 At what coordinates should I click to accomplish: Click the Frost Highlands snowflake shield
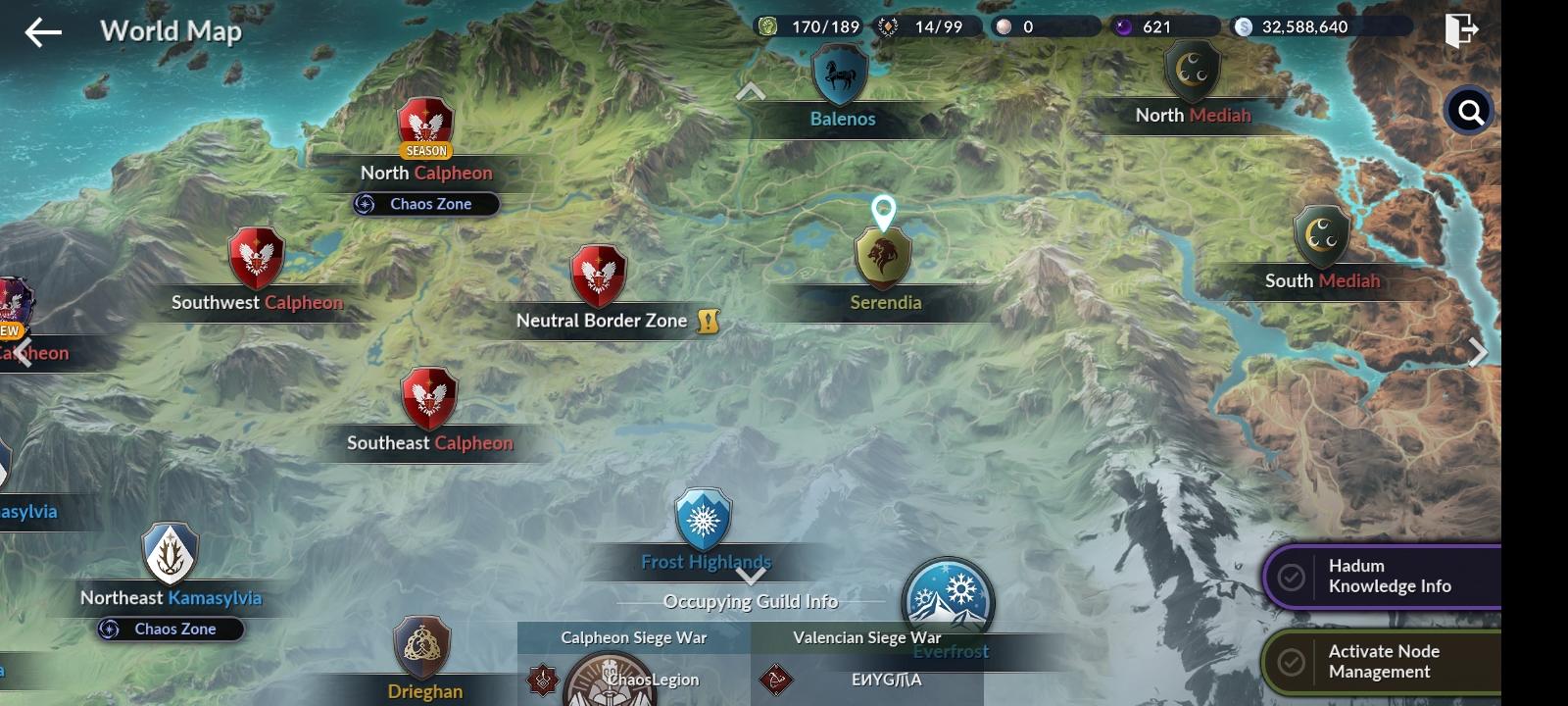coord(702,520)
